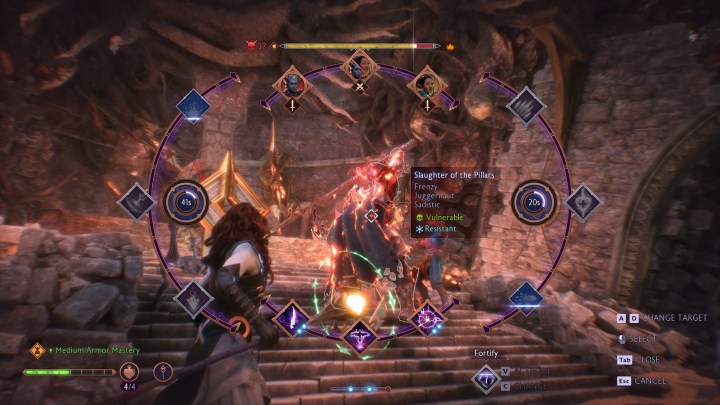Image resolution: width=720 pixels, height=405 pixels.
Task: Activate the right companion's 20s cooldown ability
Action: click(x=533, y=202)
